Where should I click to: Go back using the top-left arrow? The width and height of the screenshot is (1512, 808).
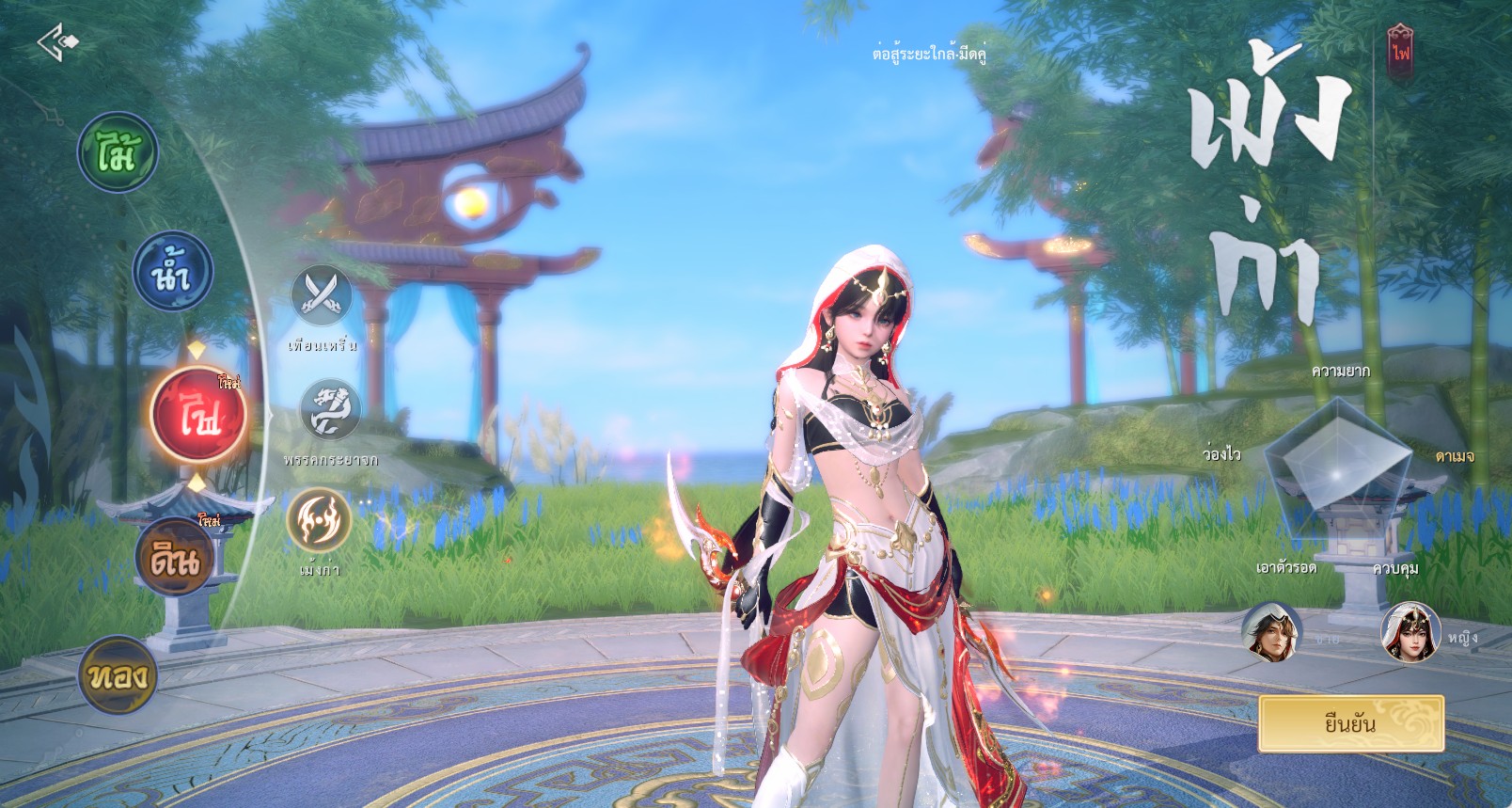click(x=58, y=42)
